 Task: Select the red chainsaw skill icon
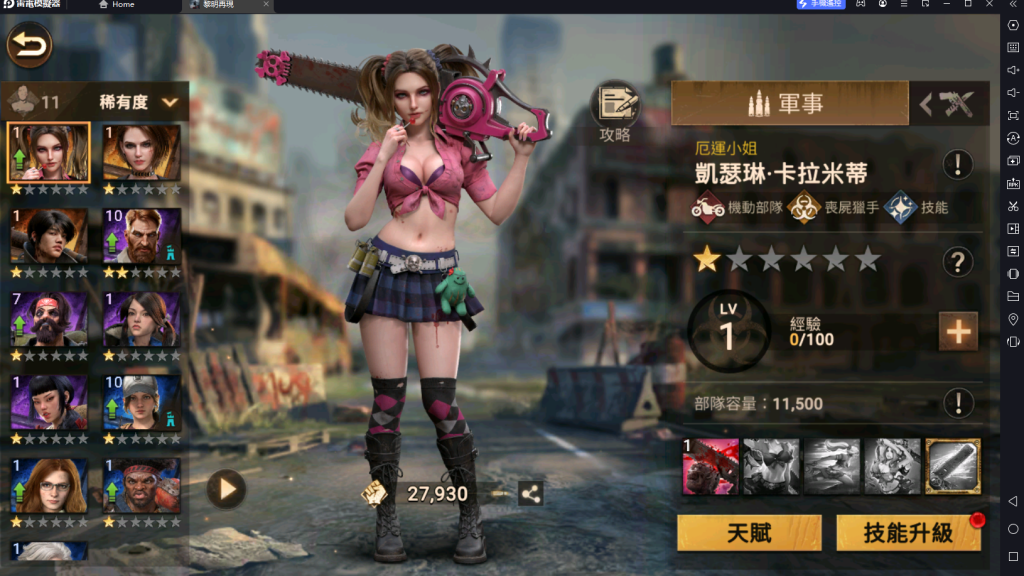coord(710,467)
